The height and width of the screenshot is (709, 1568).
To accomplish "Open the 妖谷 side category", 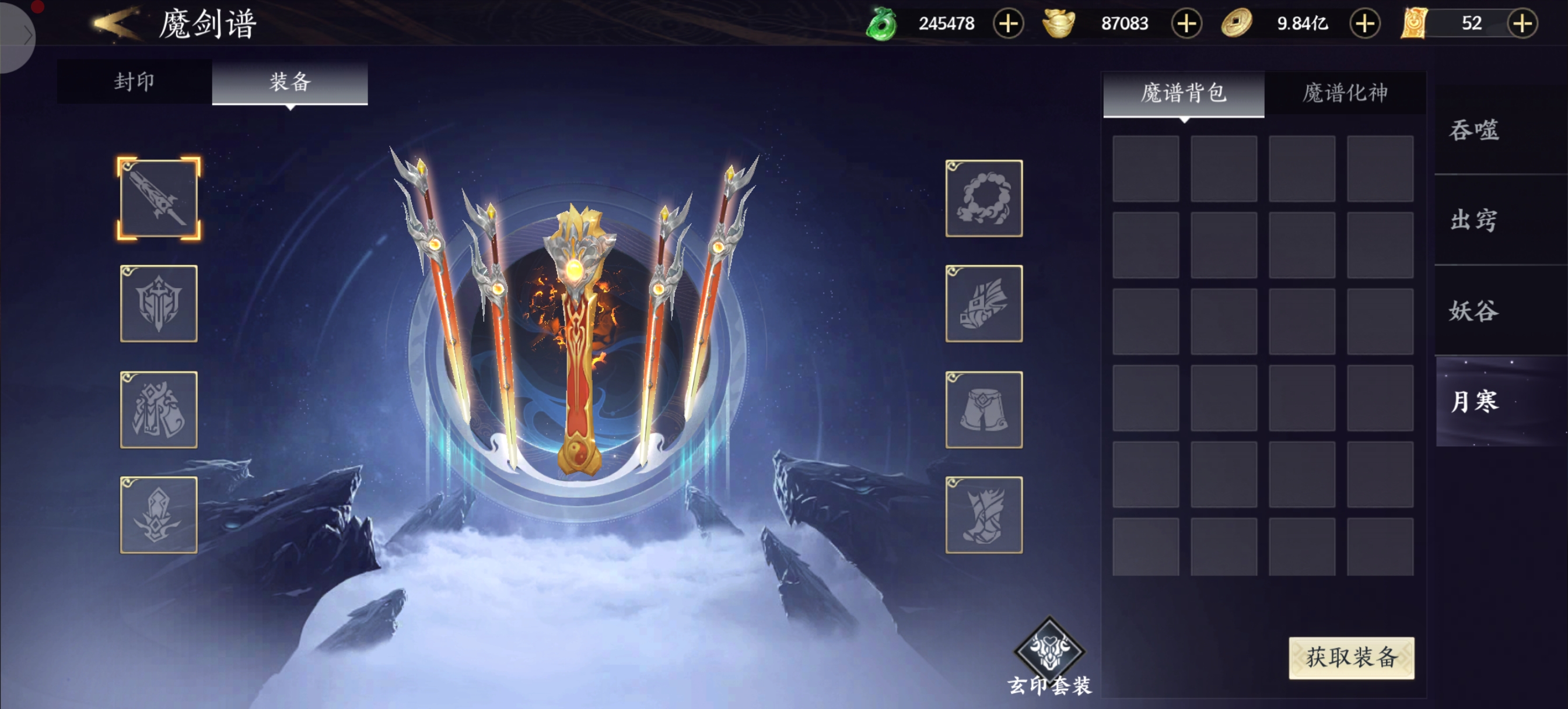I will [x=1473, y=311].
